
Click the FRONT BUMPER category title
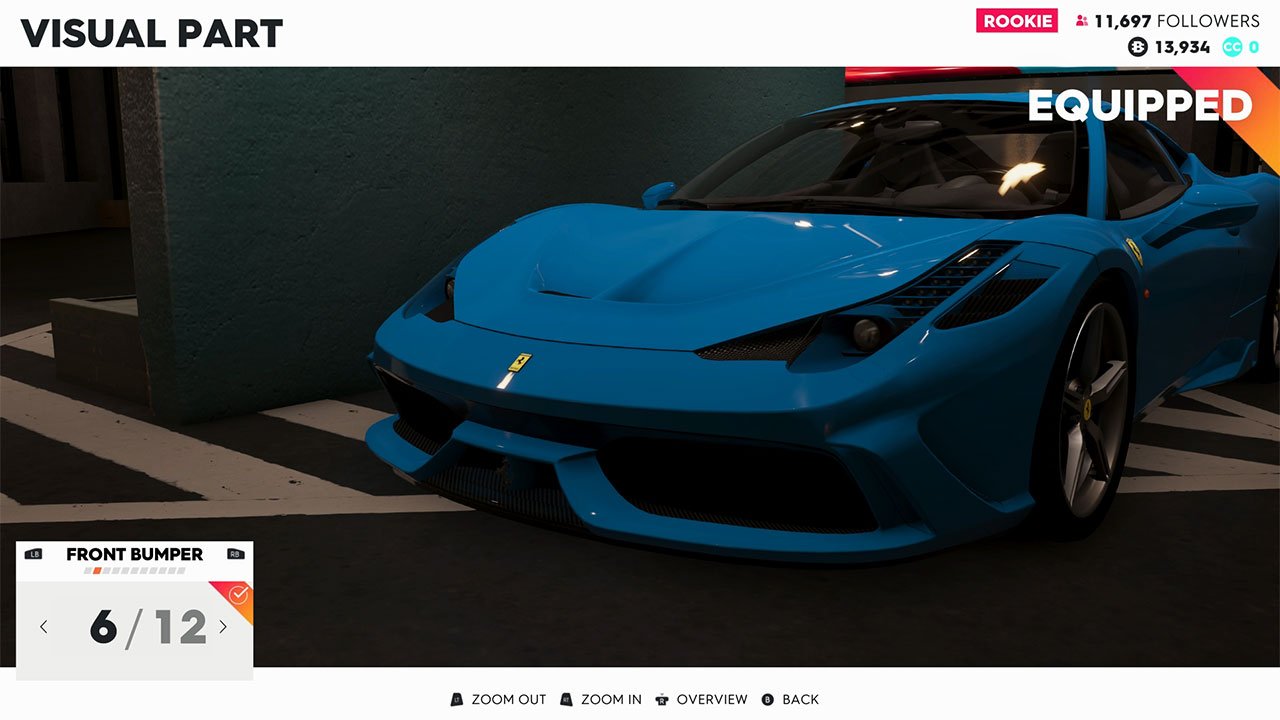[x=133, y=554]
